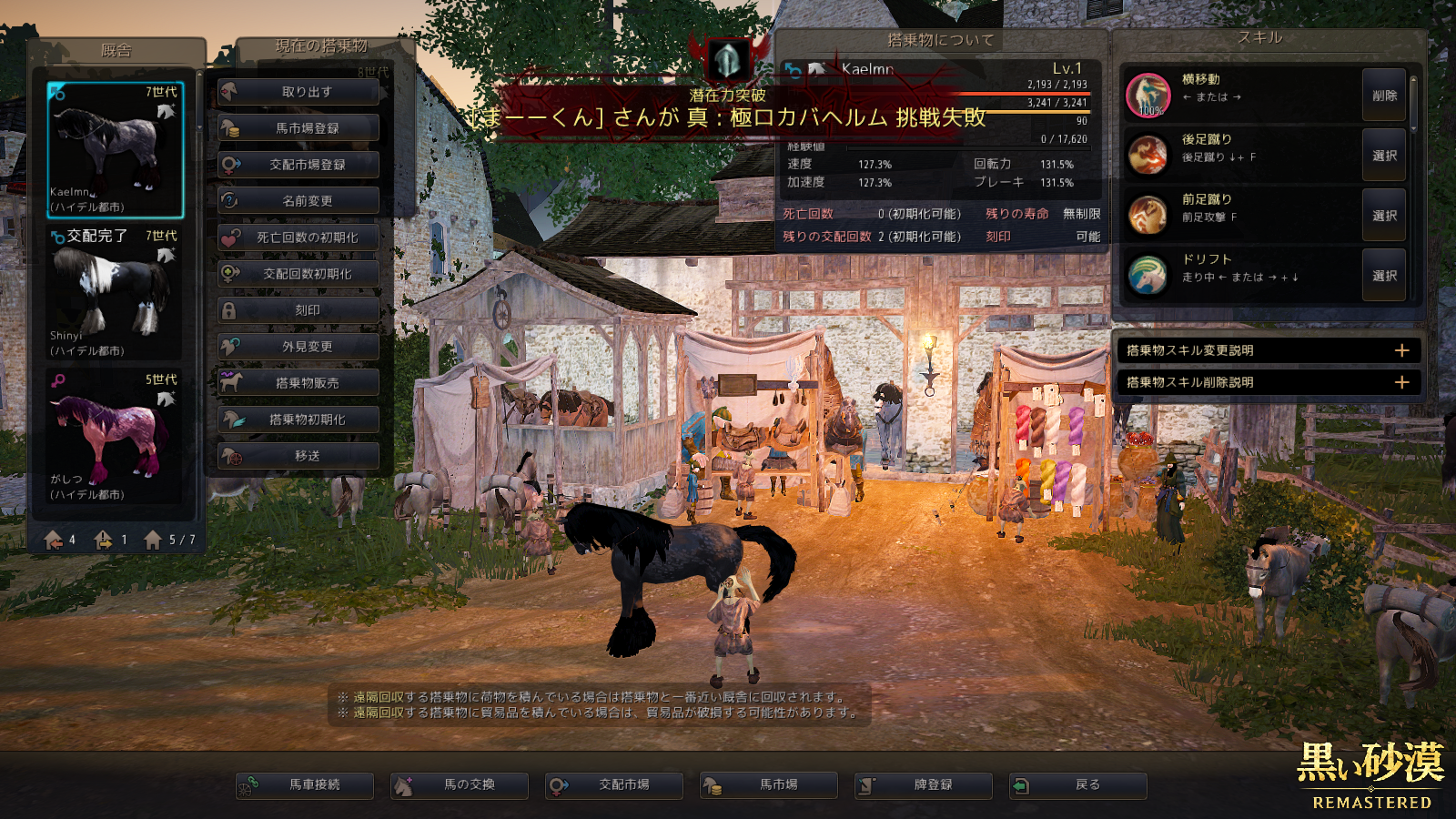Screen dimensions: 1456x819
Task: Click the 取り出す button
Action: [298, 92]
